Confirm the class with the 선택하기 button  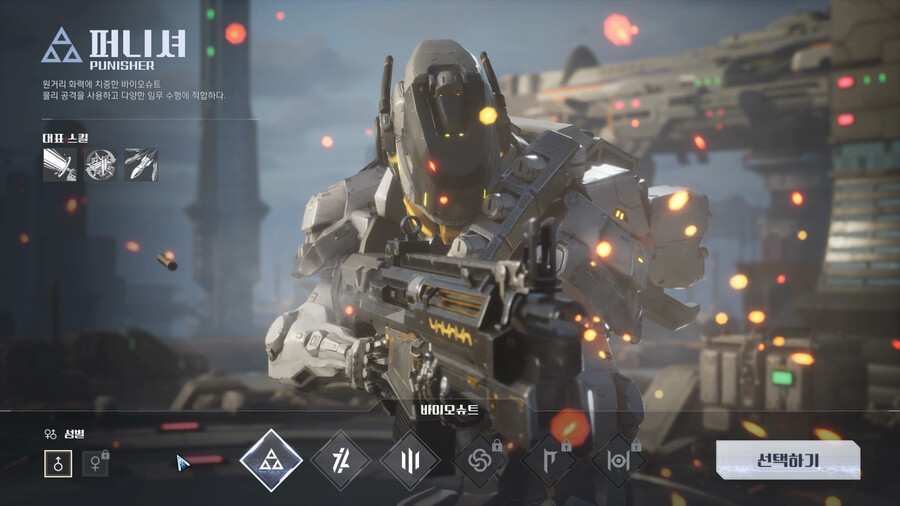787,460
